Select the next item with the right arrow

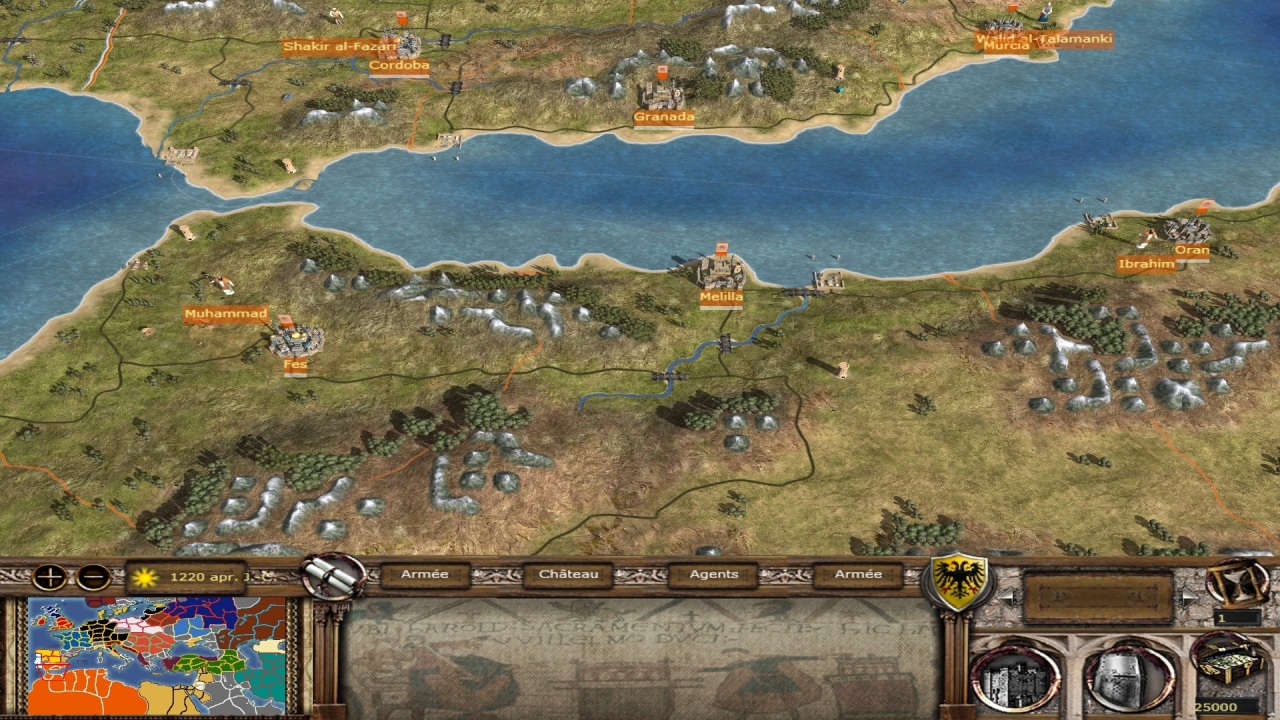click(1188, 598)
